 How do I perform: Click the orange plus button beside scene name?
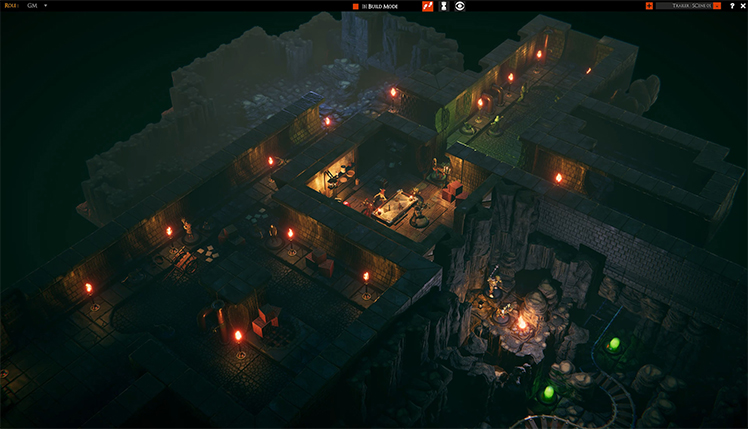click(x=650, y=6)
